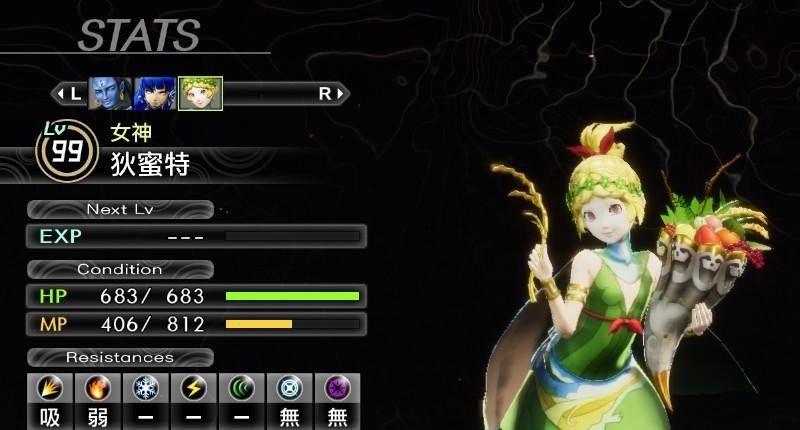Select the electric lightning bolt resistance icon

(x=194, y=389)
